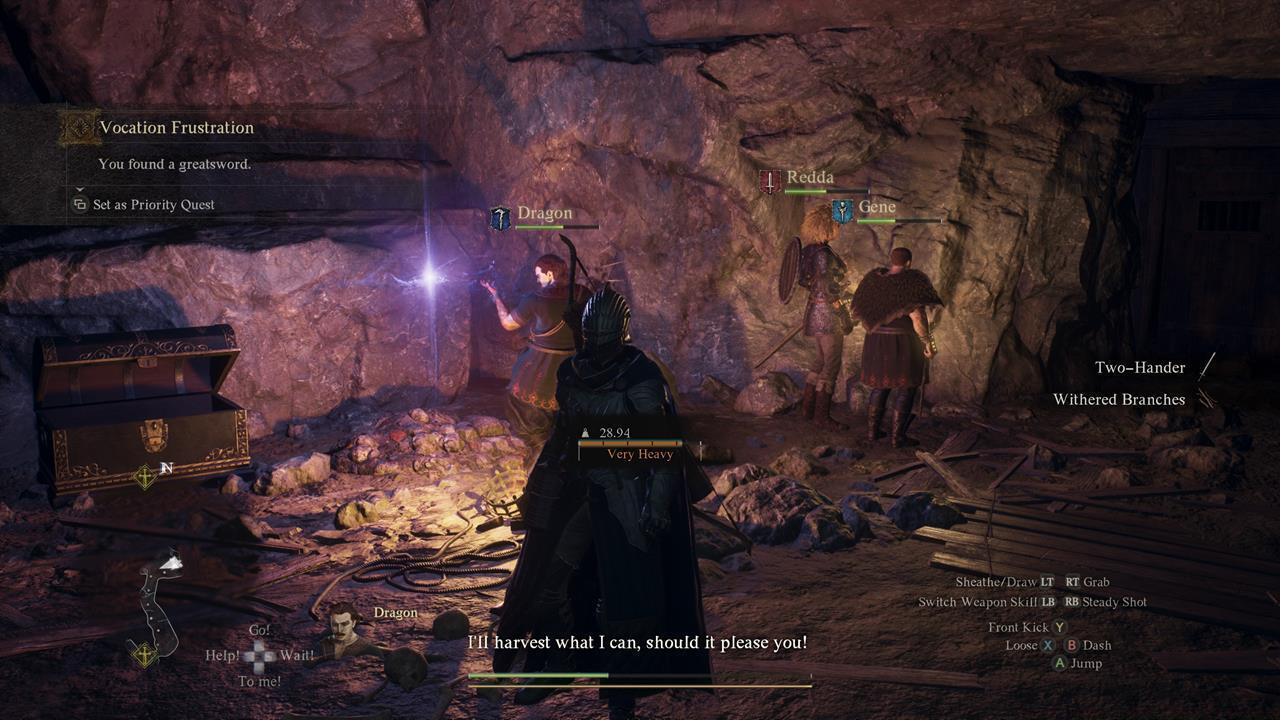Select Go! from the pawn command pad
Screen dimensions: 1280x720
pyautogui.click(x=262, y=629)
